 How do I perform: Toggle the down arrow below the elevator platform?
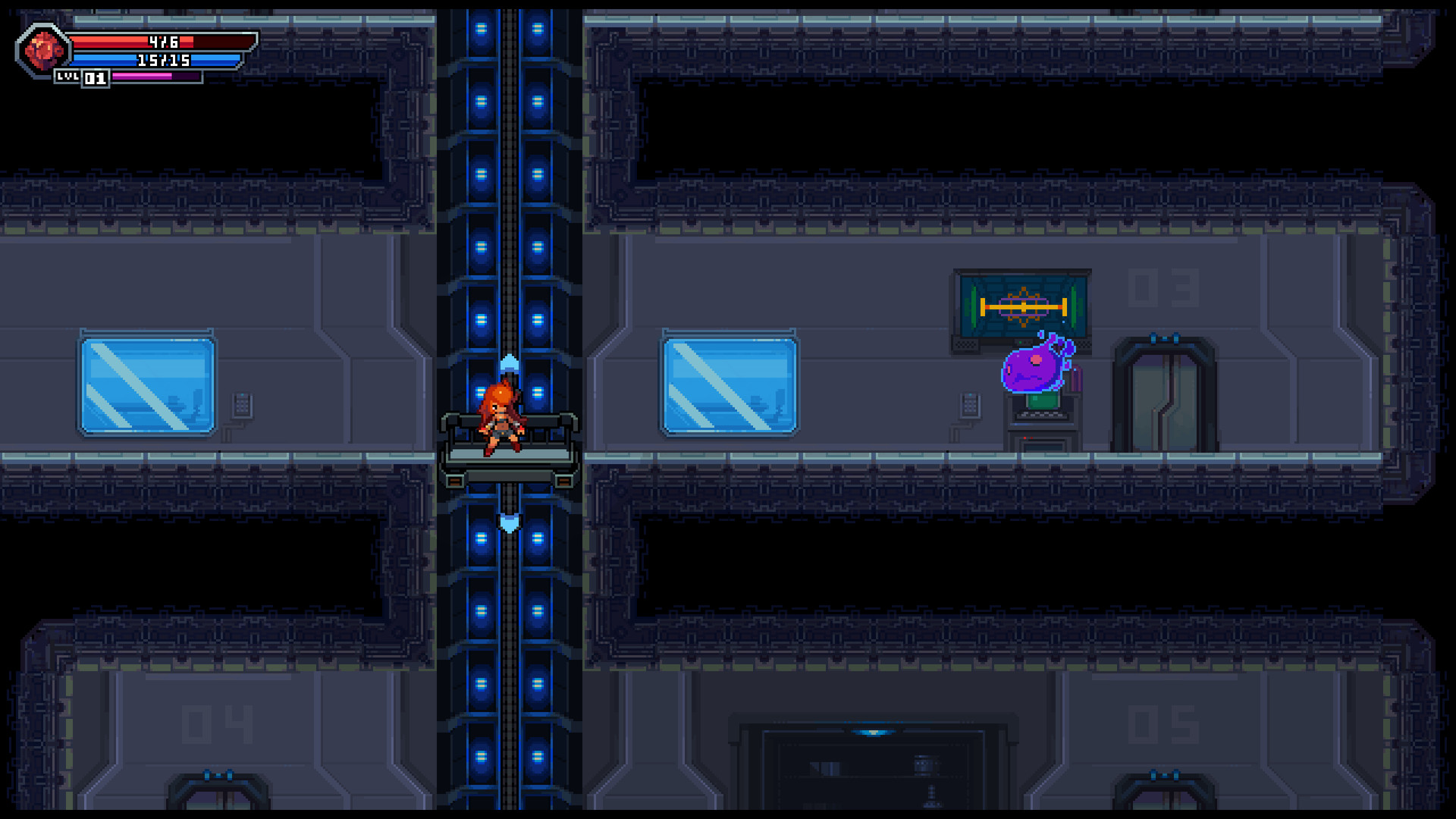coord(509,522)
